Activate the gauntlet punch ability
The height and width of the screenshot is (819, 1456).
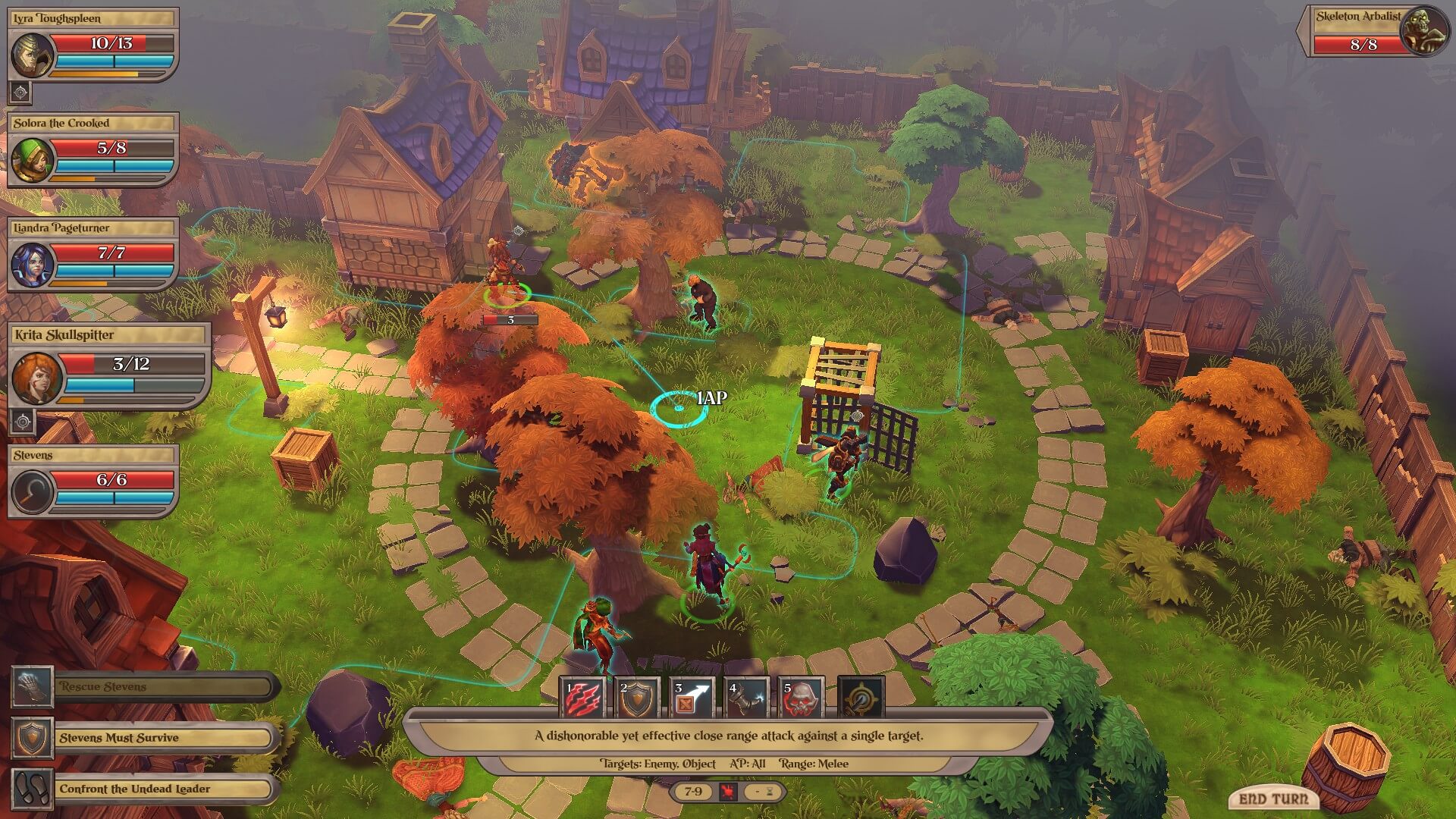tap(746, 698)
